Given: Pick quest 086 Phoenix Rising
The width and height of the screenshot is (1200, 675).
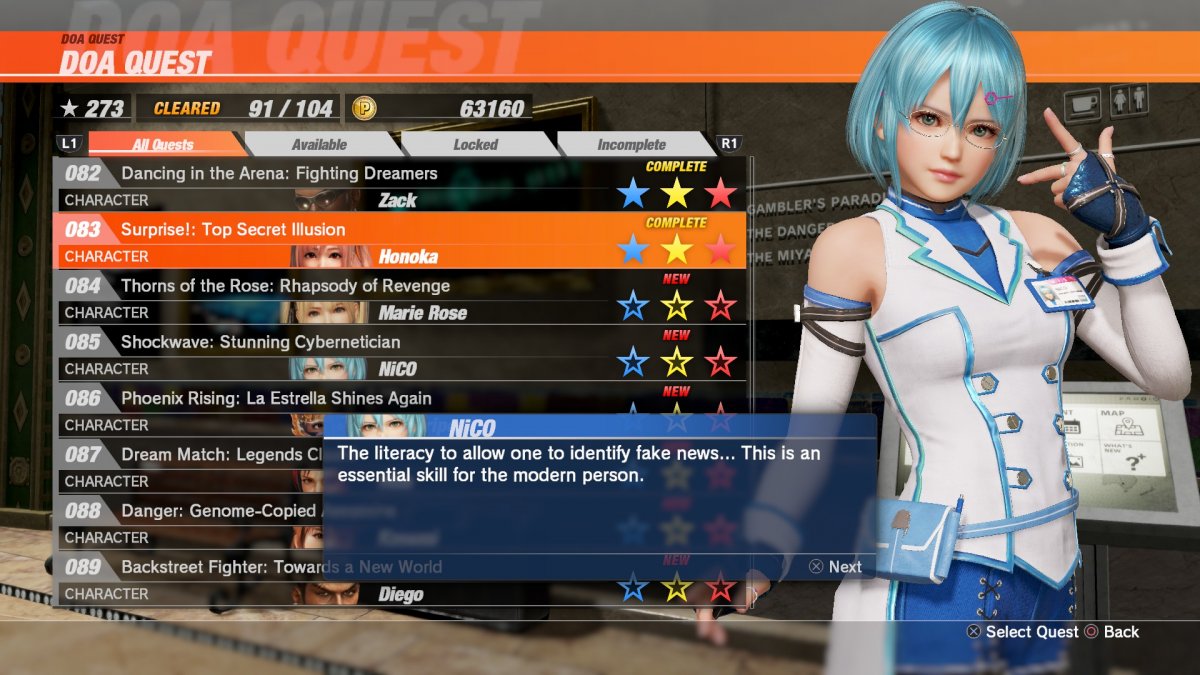Looking at the screenshot, I should tap(276, 398).
